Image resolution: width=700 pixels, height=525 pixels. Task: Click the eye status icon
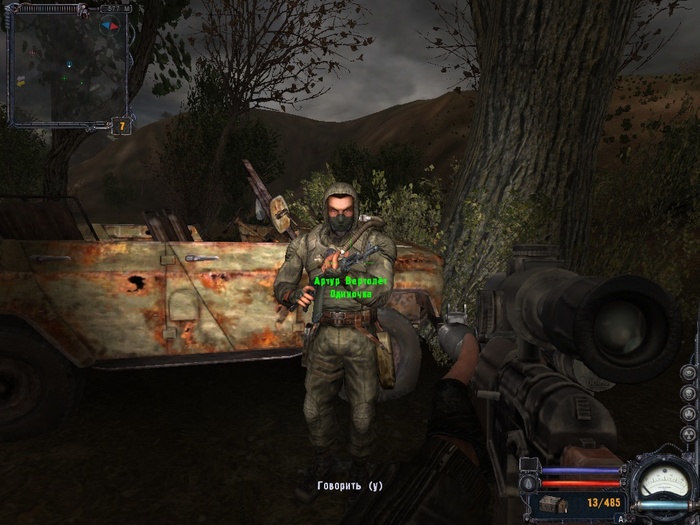click(688, 371)
